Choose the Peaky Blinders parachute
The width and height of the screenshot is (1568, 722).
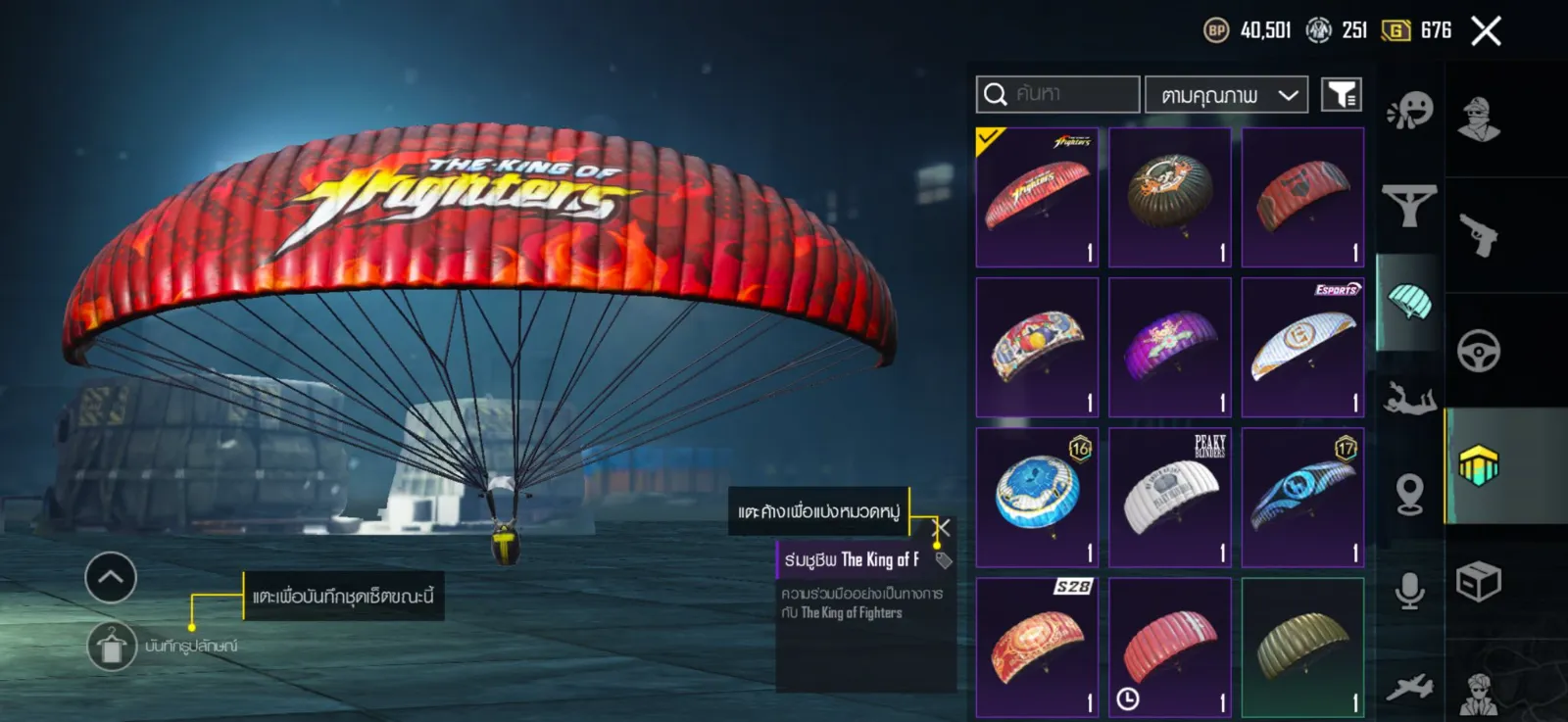pos(1170,498)
